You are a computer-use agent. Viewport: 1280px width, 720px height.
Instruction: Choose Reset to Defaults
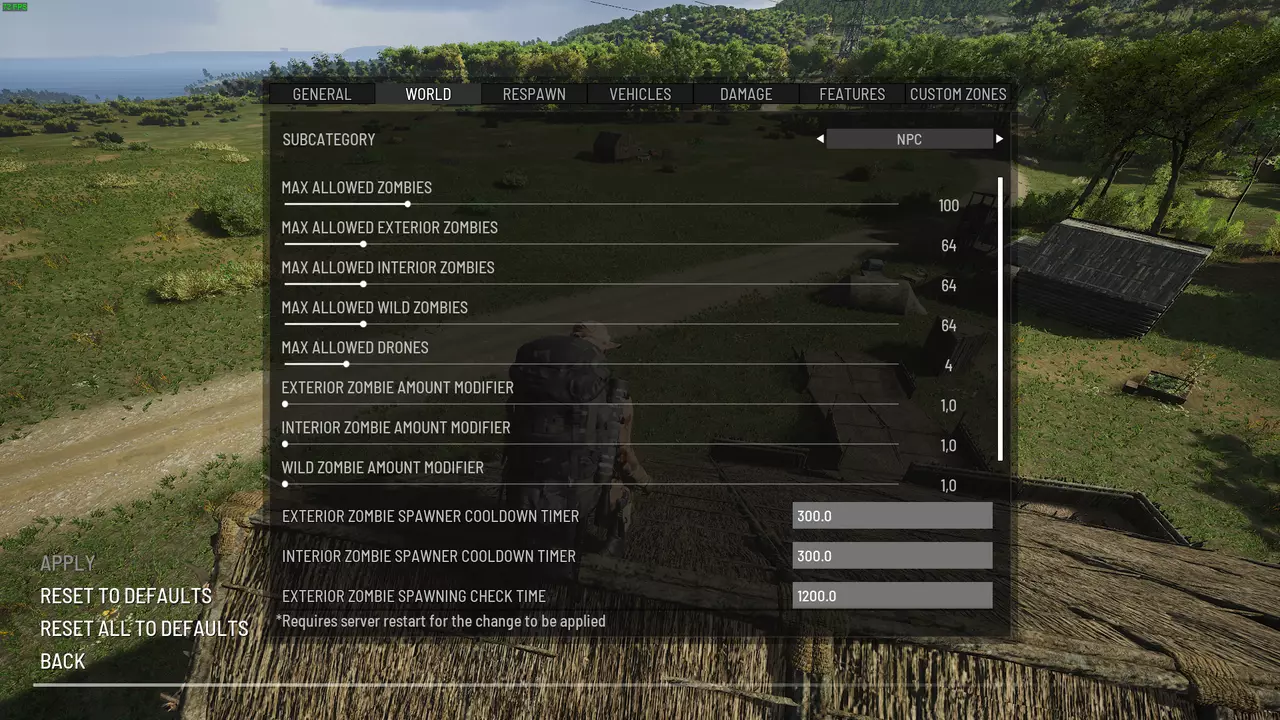pos(126,596)
